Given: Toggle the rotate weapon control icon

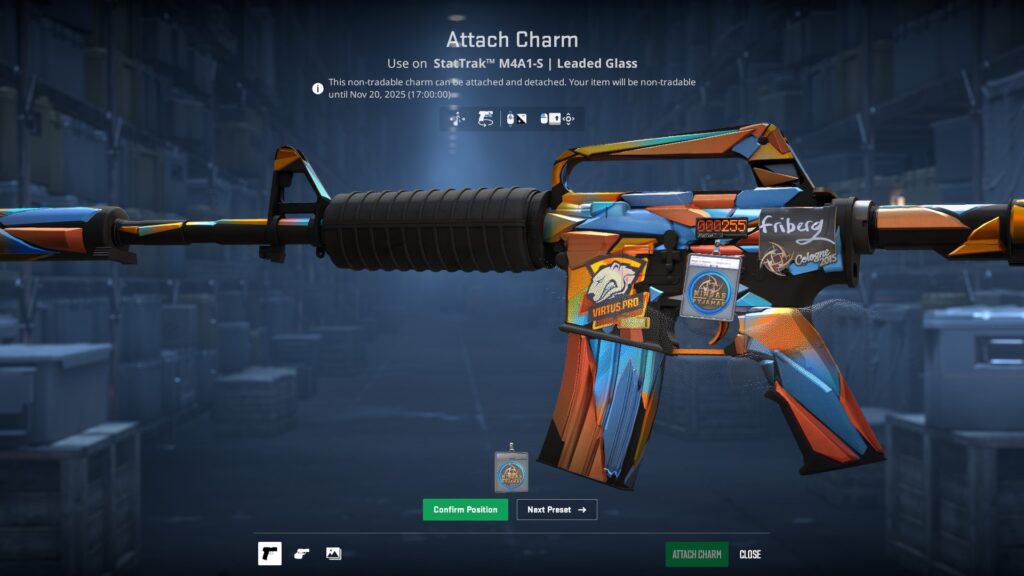Looking at the screenshot, I should pos(485,120).
